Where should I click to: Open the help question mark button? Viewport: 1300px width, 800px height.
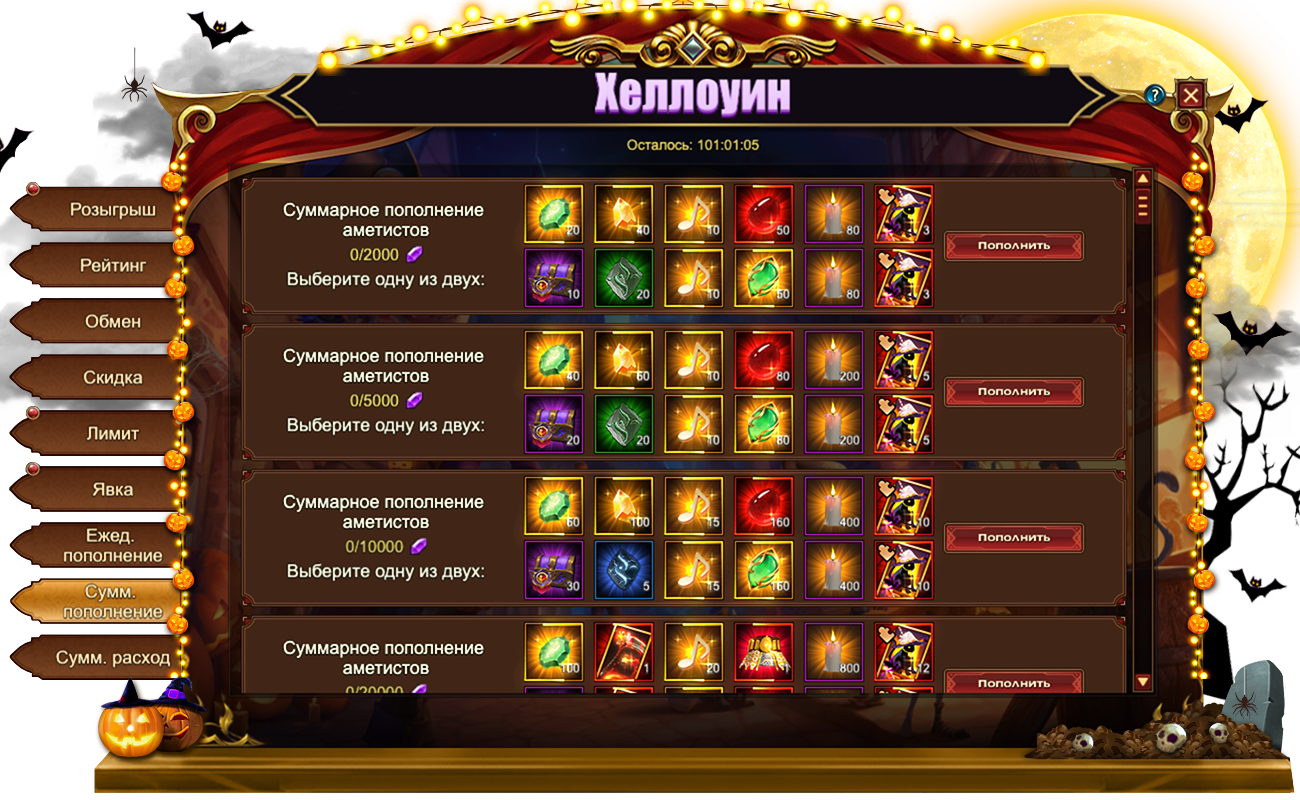pos(1155,95)
